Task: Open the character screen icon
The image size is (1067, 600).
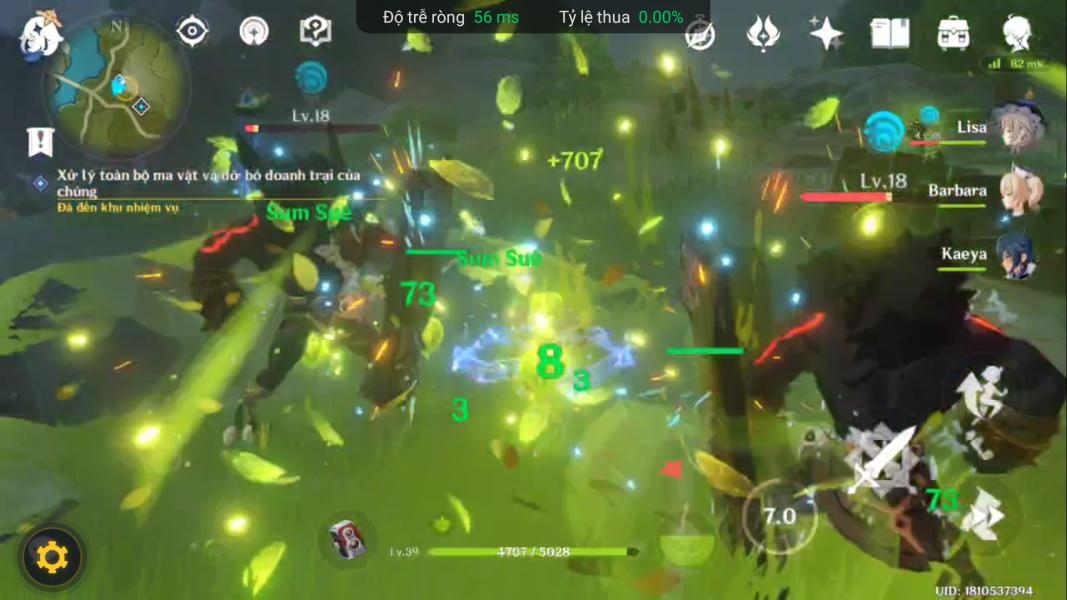Action: coord(1018,32)
